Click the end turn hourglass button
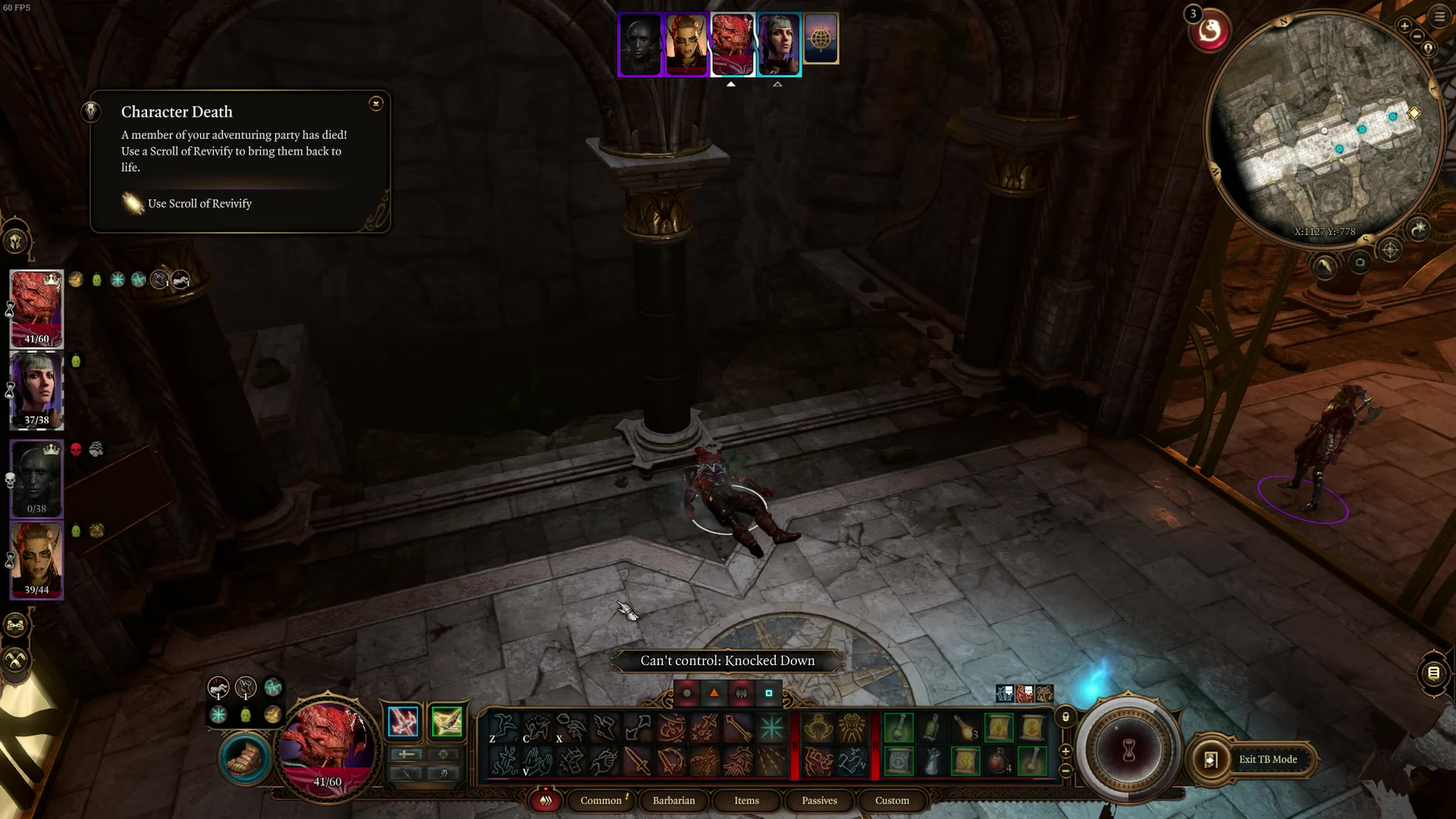Screen dimensions: 1456x819 (x=1129, y=751)
